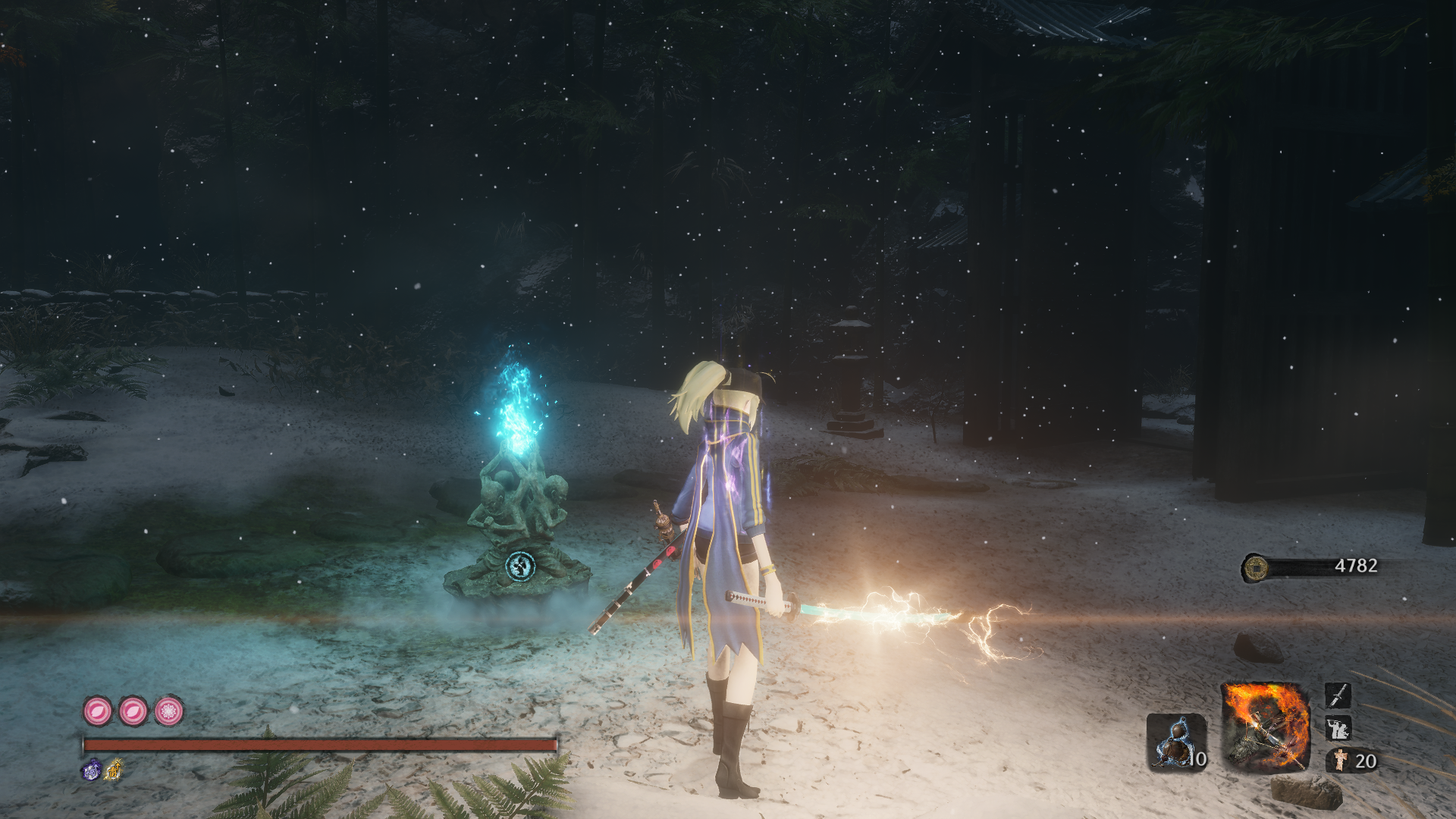
Task: Activate the flaming prosthetic tool icon
Action: coord(1265,726)
